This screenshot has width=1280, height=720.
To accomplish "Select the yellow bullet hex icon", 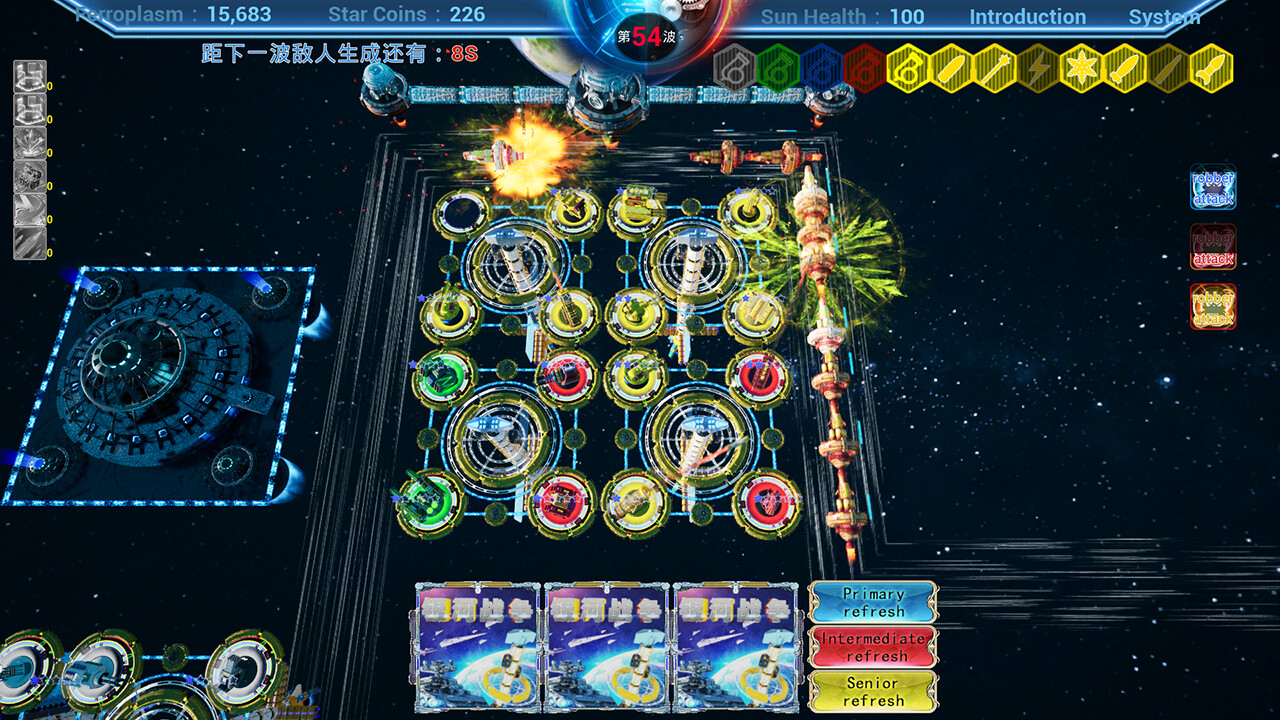I will click(x=952, y=68).
